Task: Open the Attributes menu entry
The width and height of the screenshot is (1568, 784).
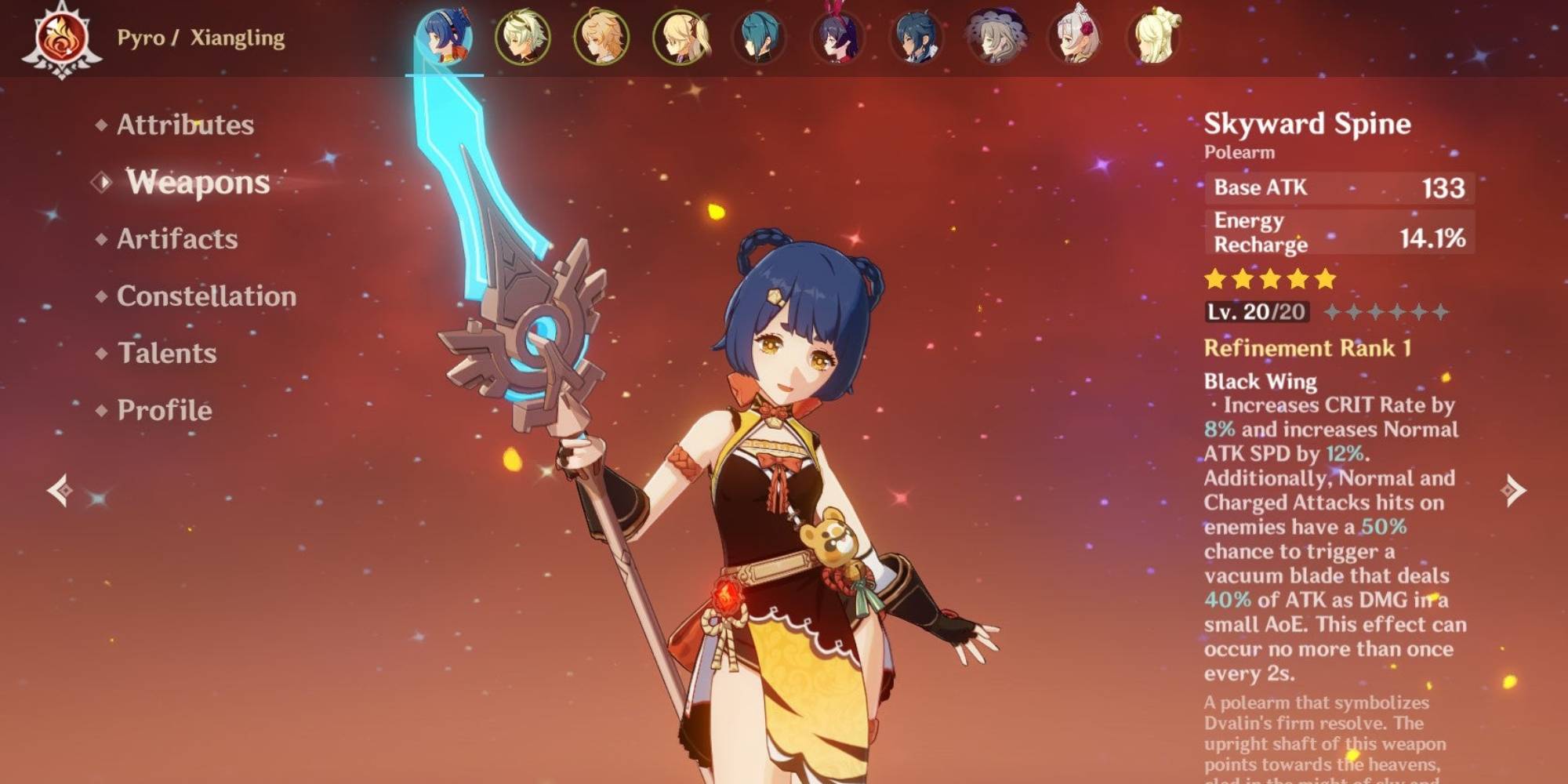Action: tap(185, 125)
